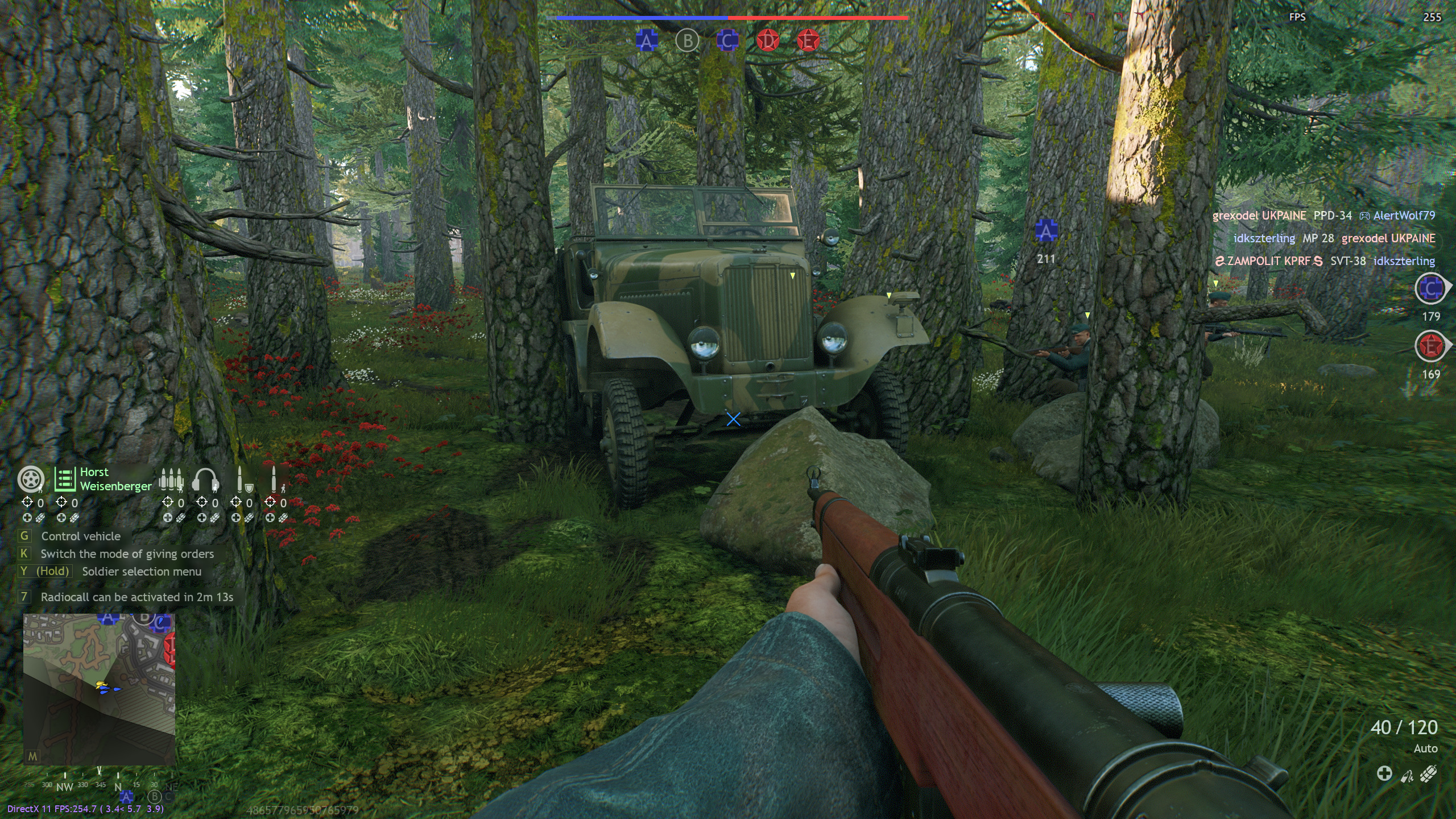Pick the squad member with three-bullets icon
Viewport: 1456px width, 819px height.
171,480
